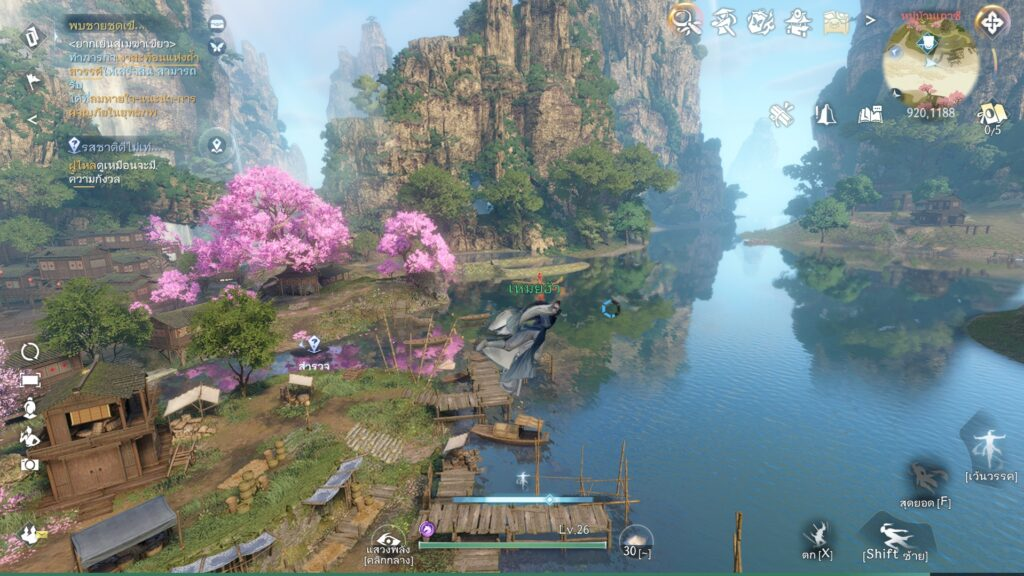Open the treasure chest icon

[836, 21]
